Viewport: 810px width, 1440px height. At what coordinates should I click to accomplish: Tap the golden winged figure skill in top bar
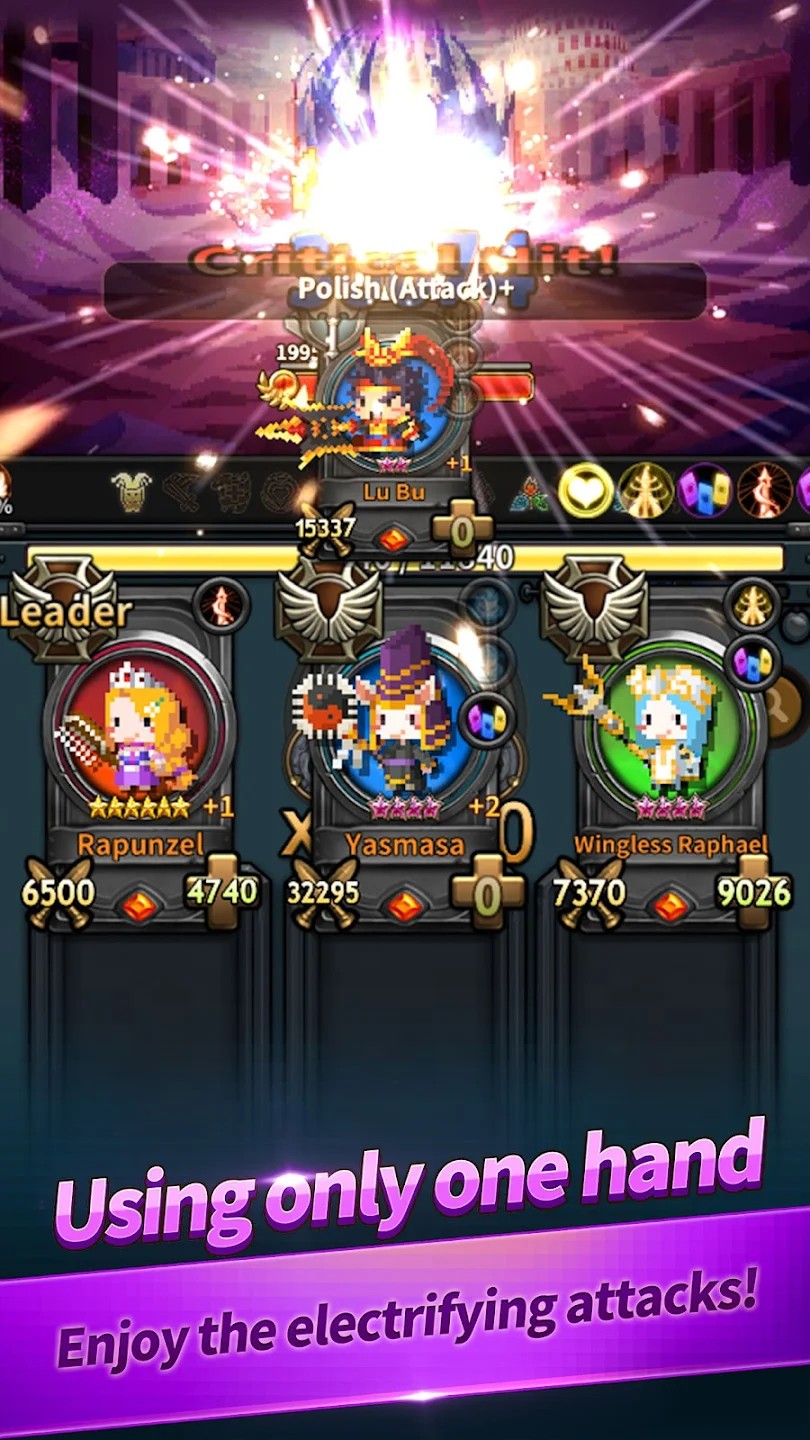click(645, 490)
